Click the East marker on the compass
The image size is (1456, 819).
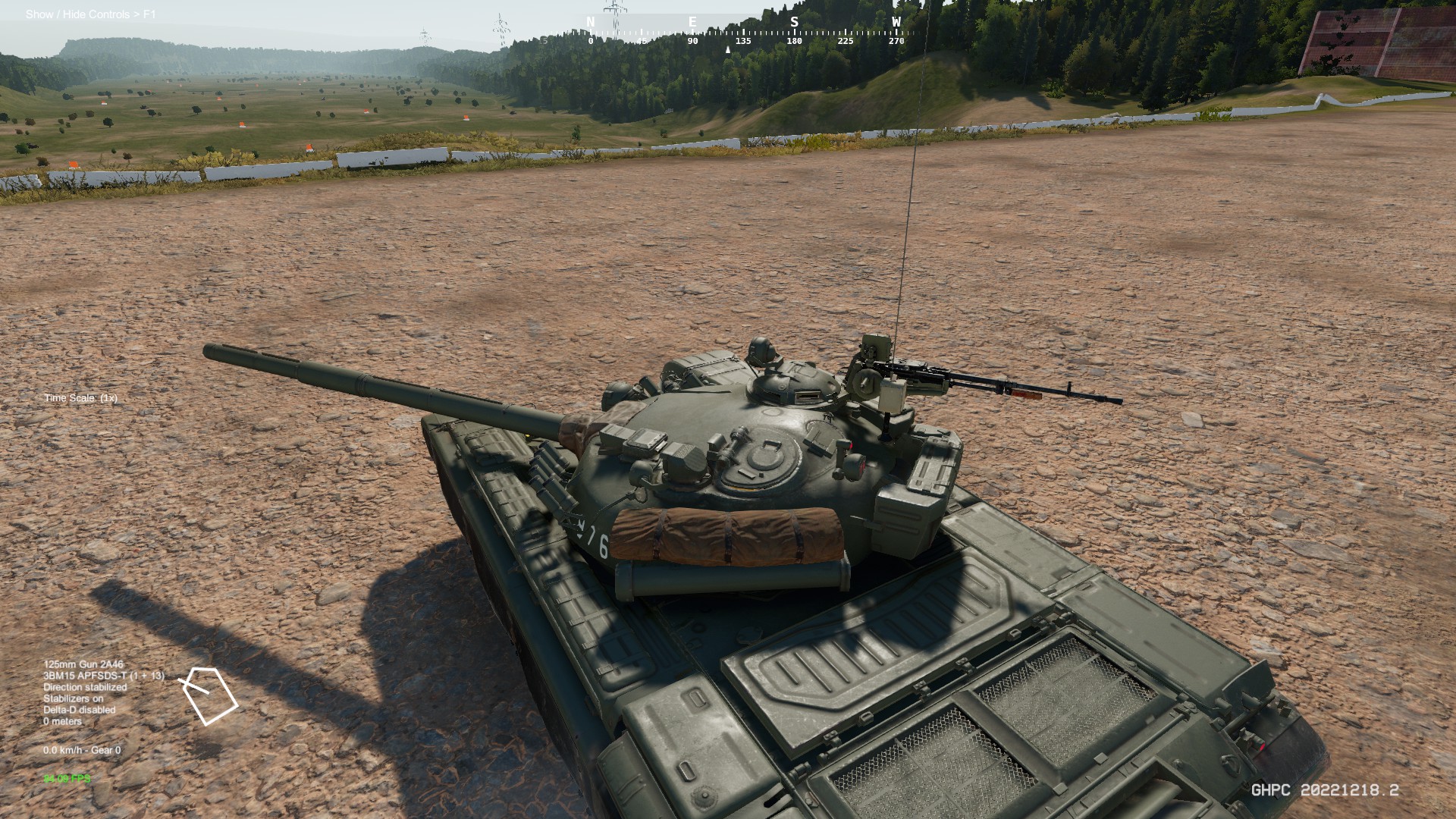692,21
